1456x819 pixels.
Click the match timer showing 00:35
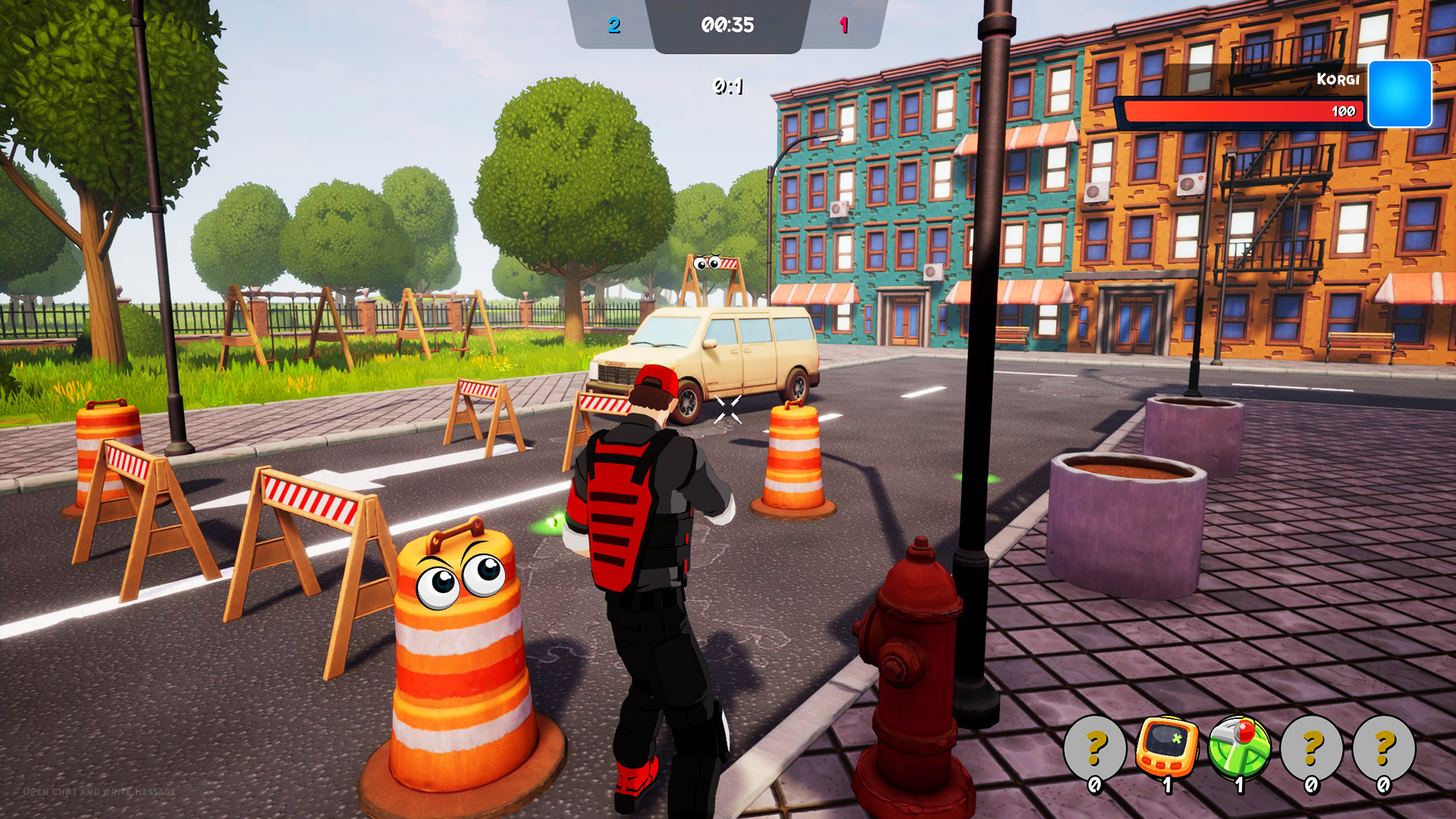click(730, 24)
